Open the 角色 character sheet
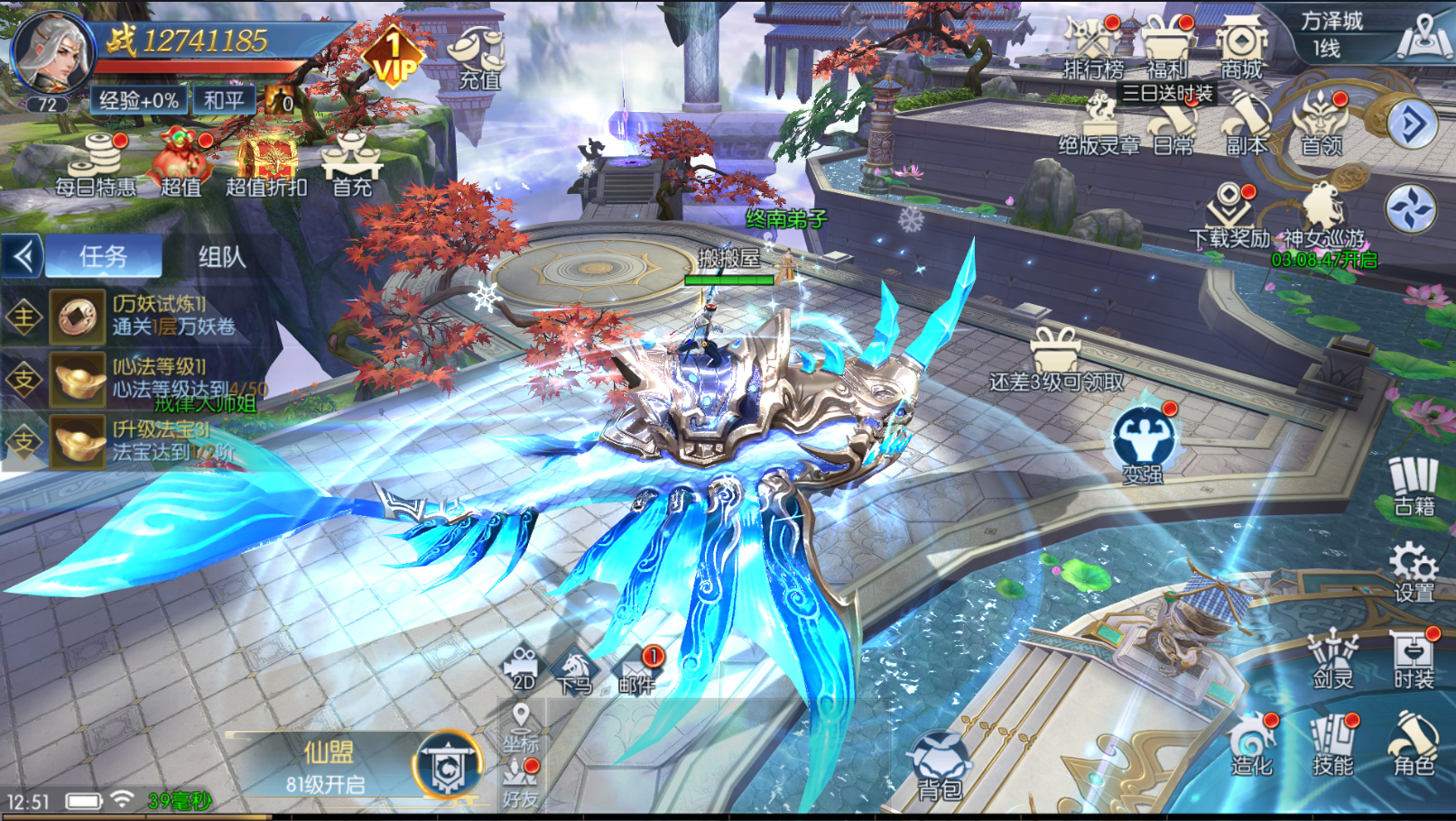Screen dimensions: 1456x821 (x=1414, y=744)
